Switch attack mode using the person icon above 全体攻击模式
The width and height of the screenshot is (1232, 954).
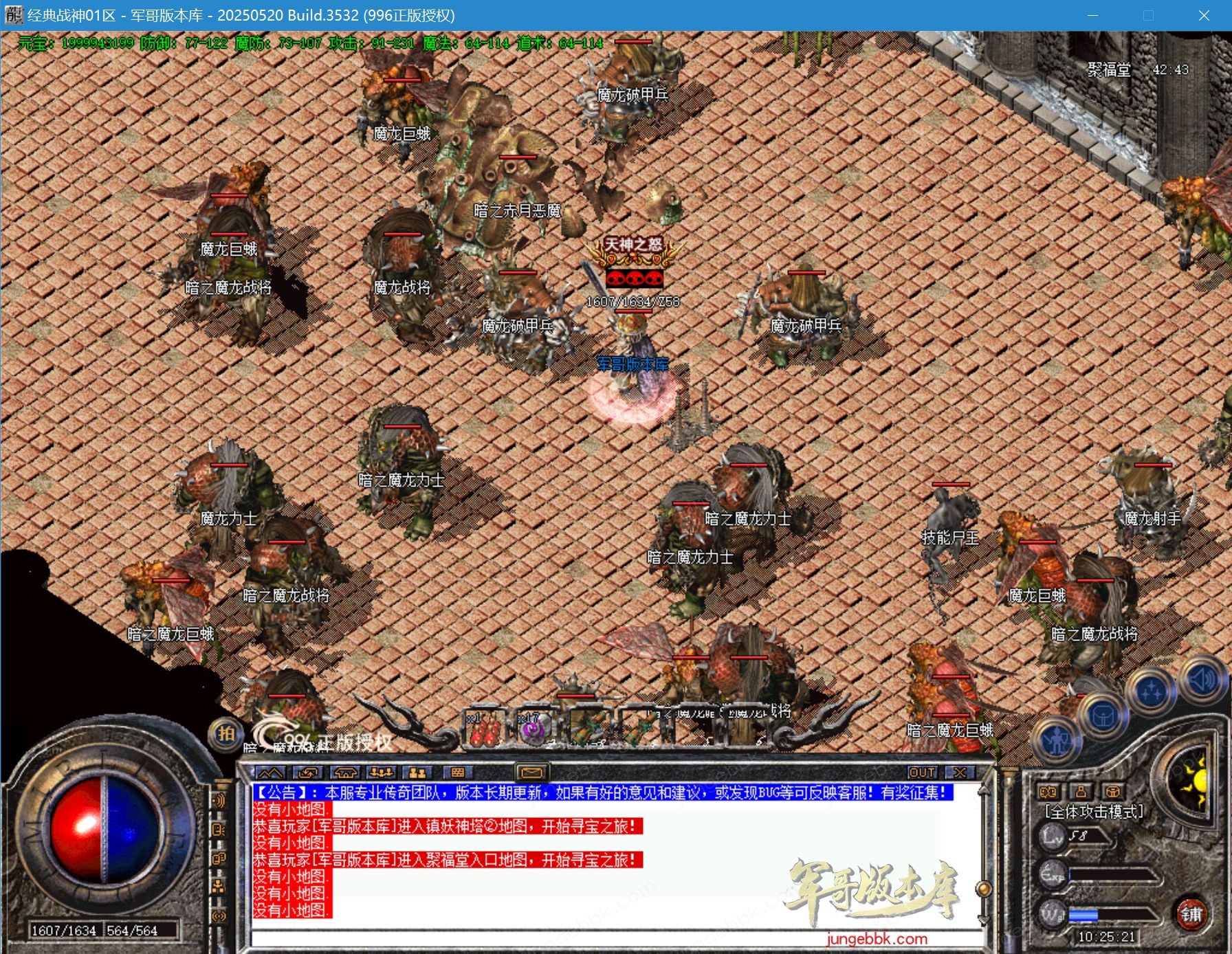pos(1081,792)
